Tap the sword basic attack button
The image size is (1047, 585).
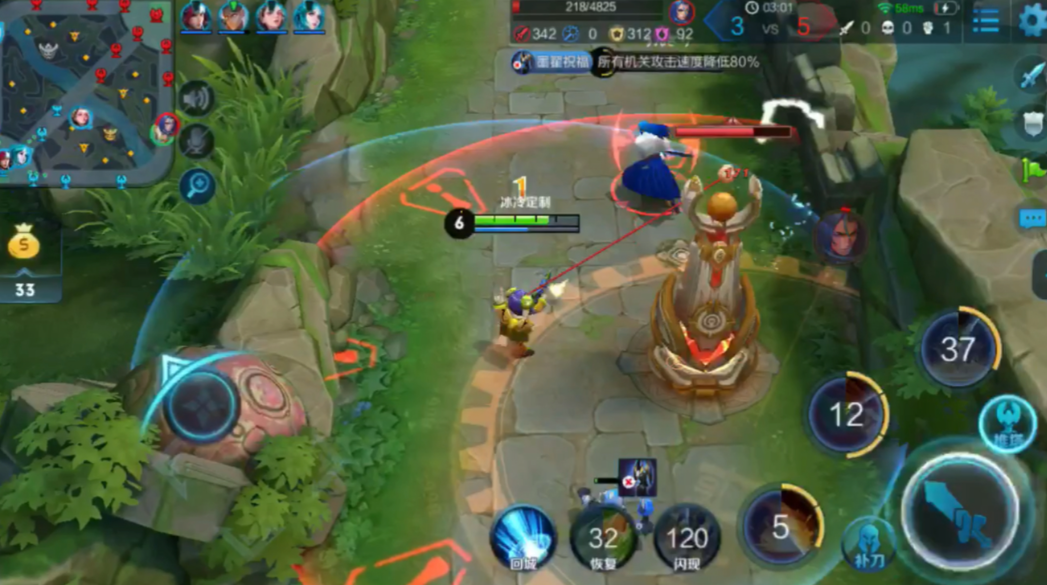(x=961, y=512)
